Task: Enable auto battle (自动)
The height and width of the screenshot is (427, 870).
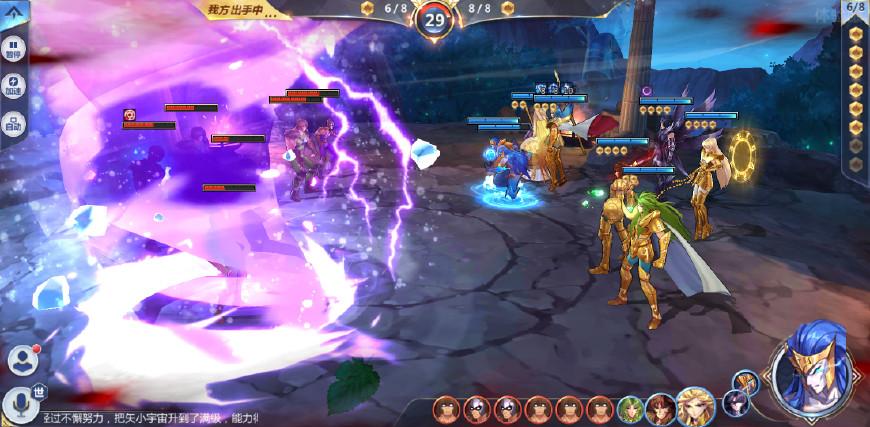Action: pos(13,125)
